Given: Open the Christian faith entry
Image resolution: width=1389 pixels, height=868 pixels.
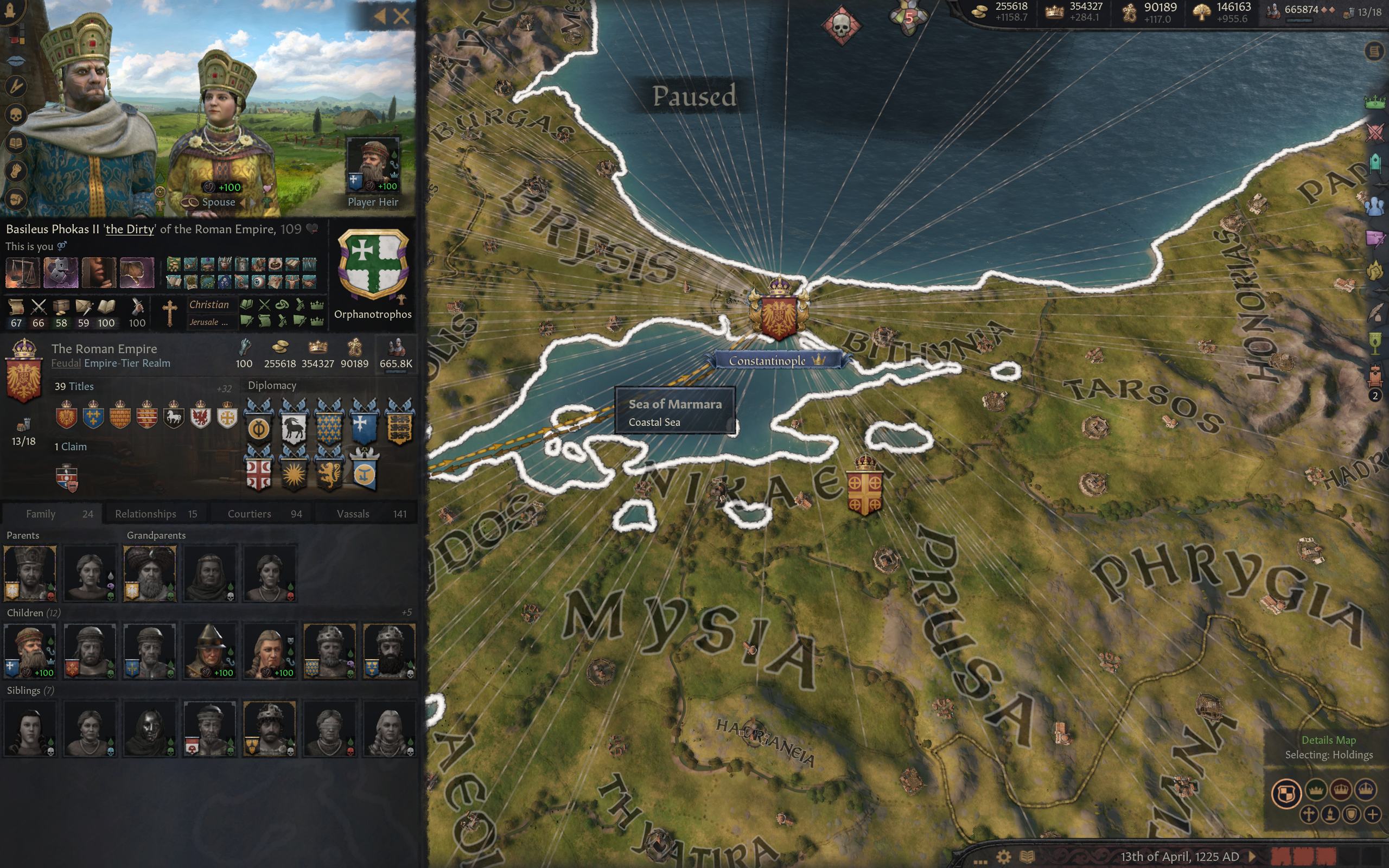Looking at the screenshot, I should (209, 305).
